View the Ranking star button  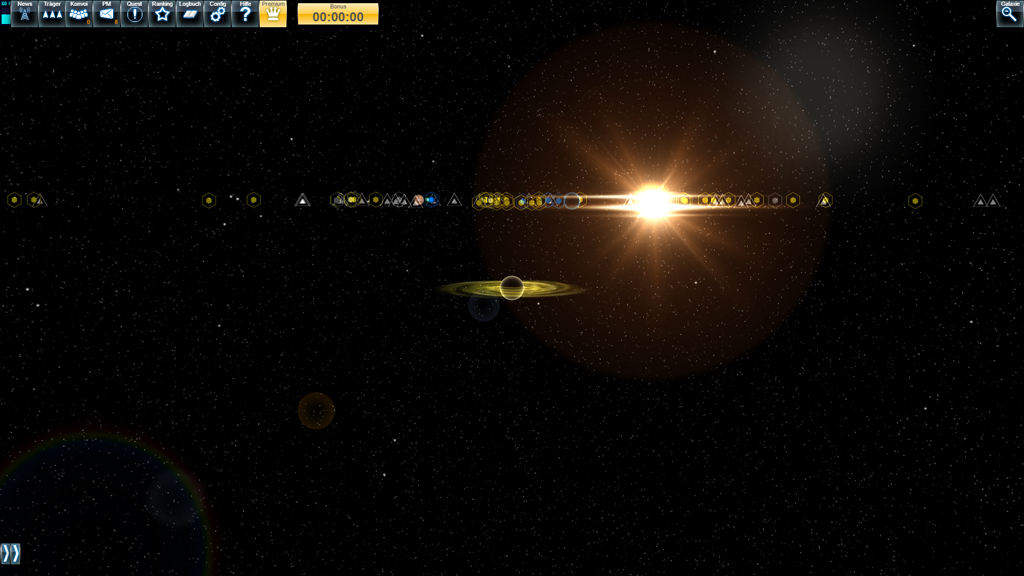162,13
